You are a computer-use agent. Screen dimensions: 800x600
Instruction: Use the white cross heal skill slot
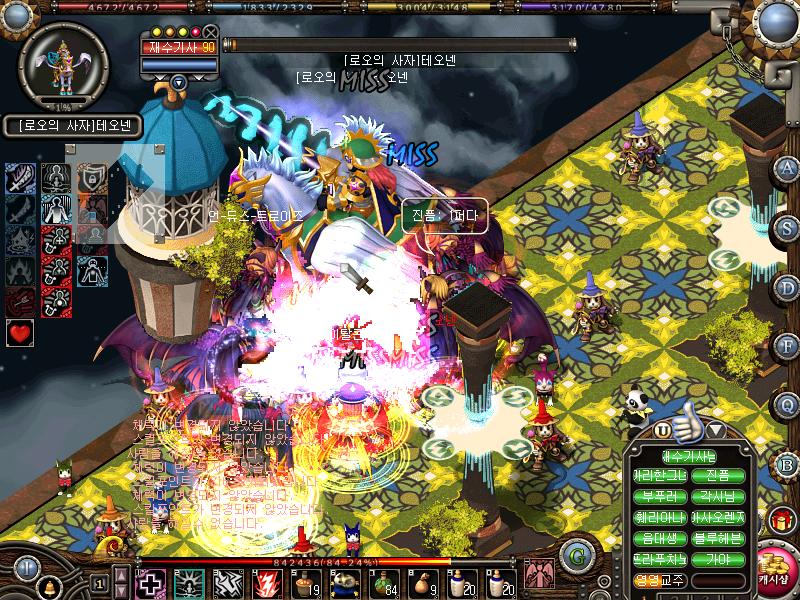(151, 582)
